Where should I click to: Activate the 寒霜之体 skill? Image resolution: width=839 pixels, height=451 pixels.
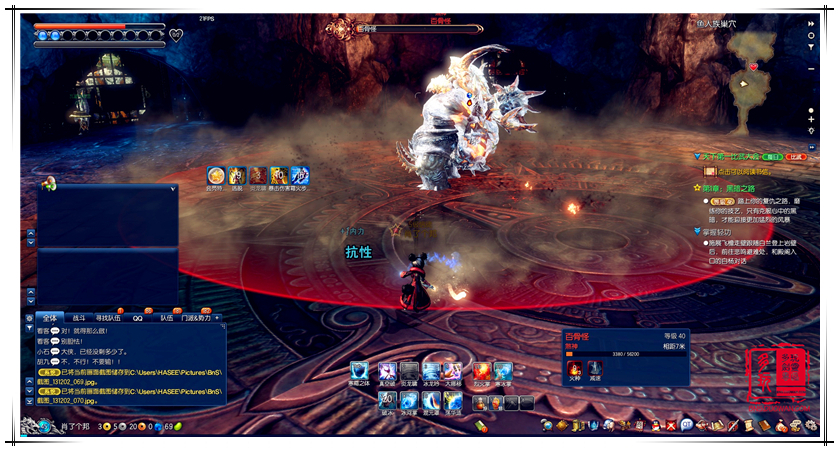point(358,372)
